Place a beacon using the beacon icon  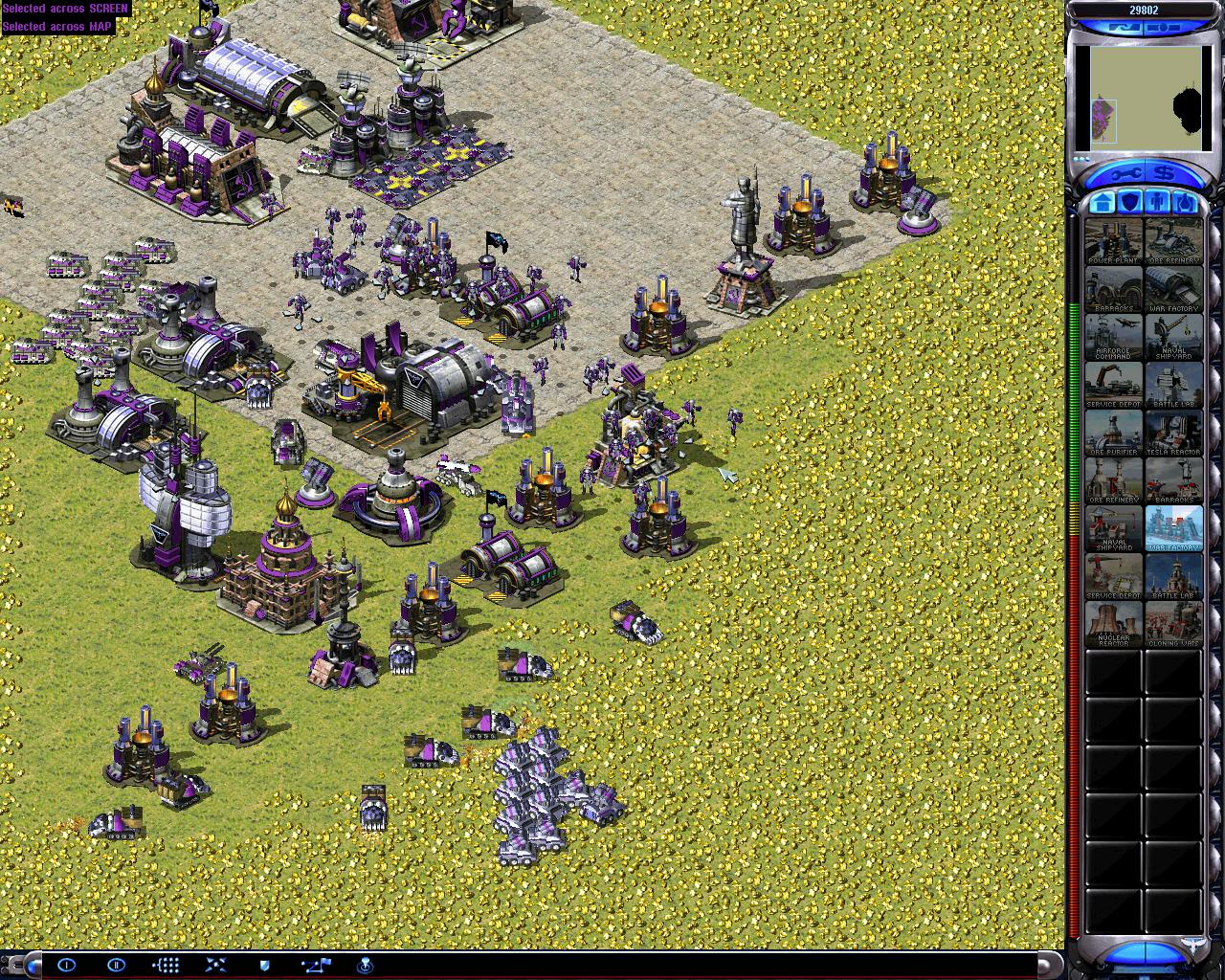(x=365, y=965)
